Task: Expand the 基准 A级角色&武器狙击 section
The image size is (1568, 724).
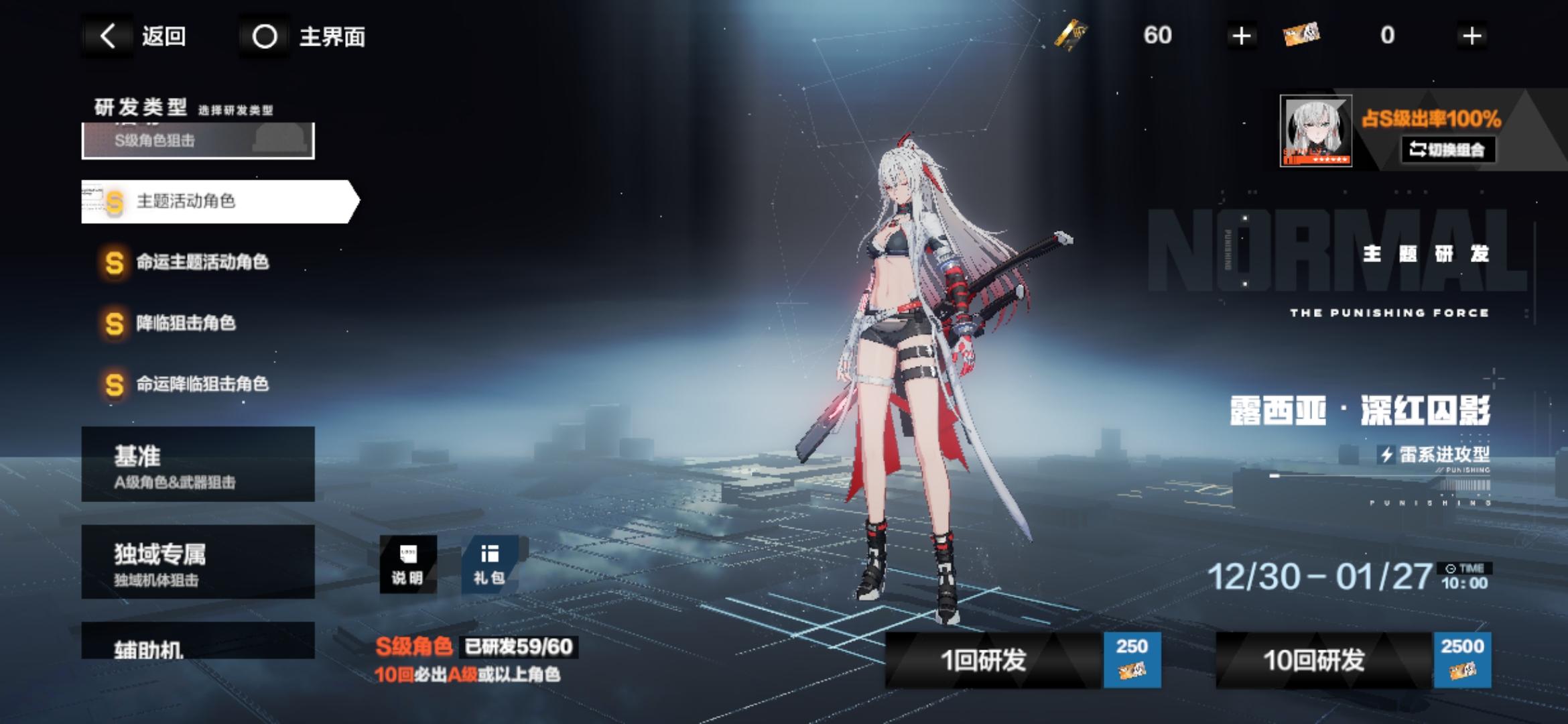Action: click(x=198, y=465)
